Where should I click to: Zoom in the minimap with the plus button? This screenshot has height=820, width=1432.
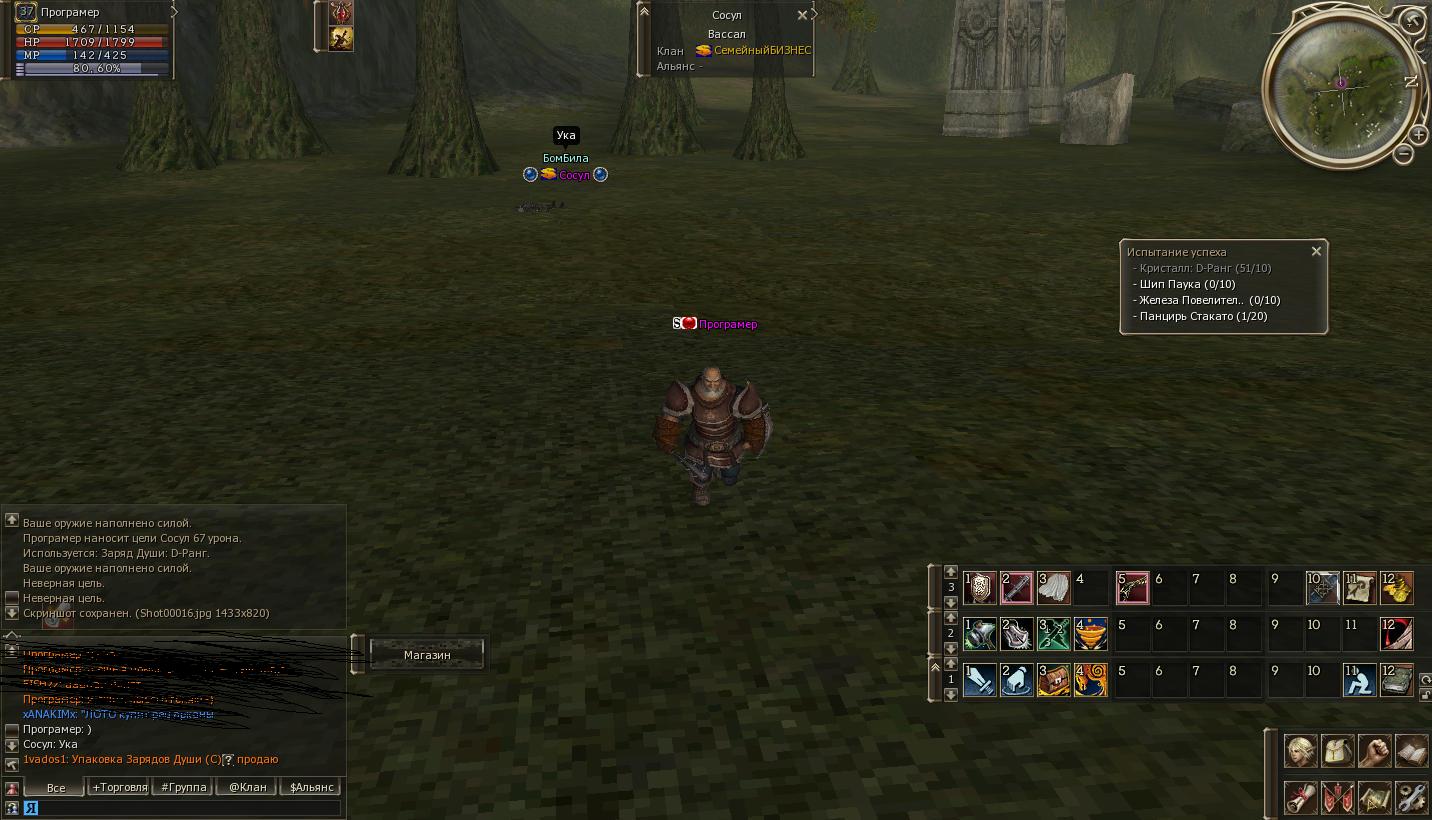[x=1418, y=134]
